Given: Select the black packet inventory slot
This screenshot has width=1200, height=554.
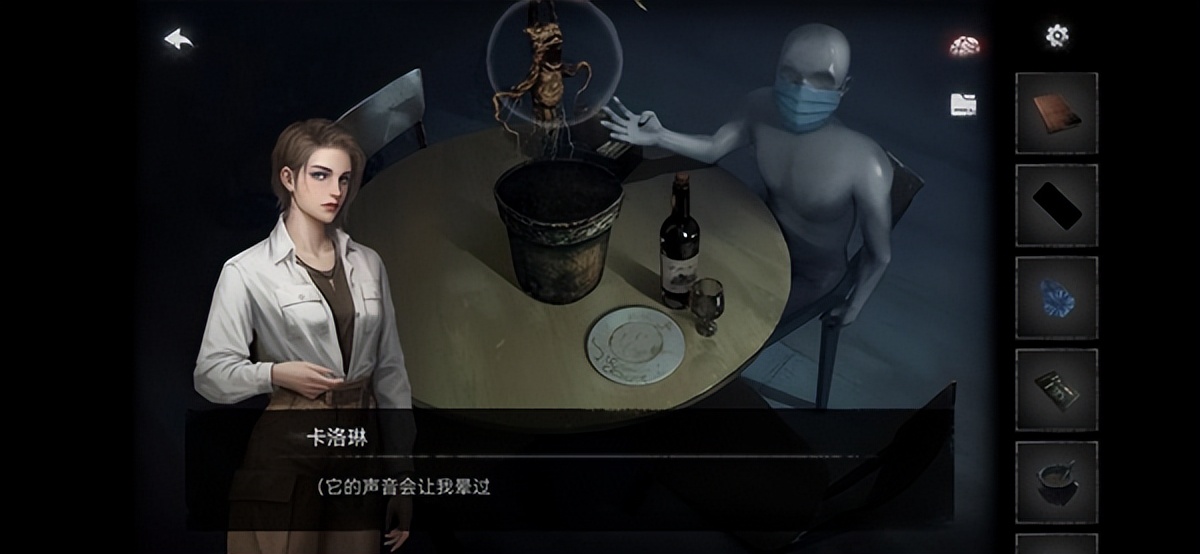Looking at the screenshot, I should pos(1056,389).
